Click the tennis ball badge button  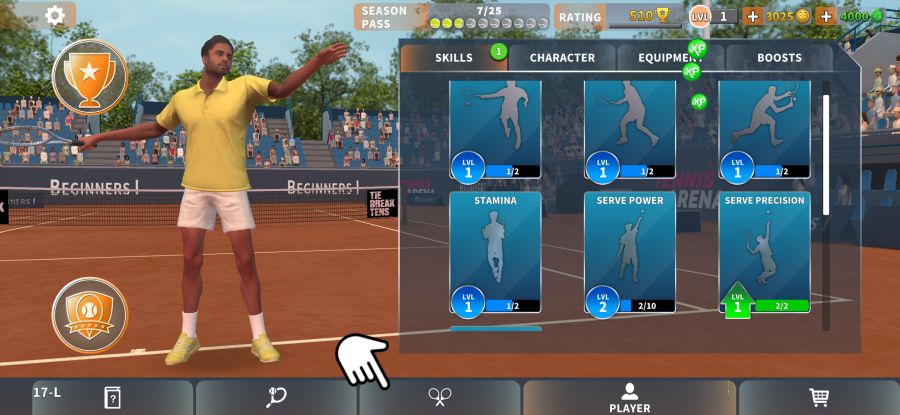tap(90, 314)
